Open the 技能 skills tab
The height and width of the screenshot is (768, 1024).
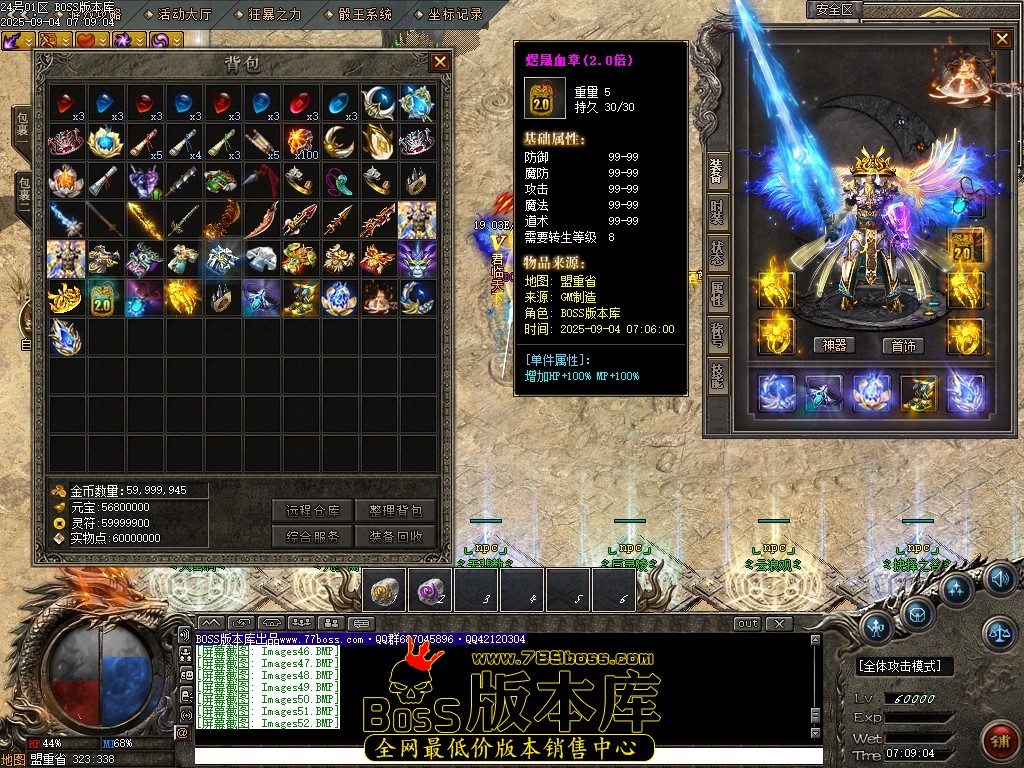[717, 374]
